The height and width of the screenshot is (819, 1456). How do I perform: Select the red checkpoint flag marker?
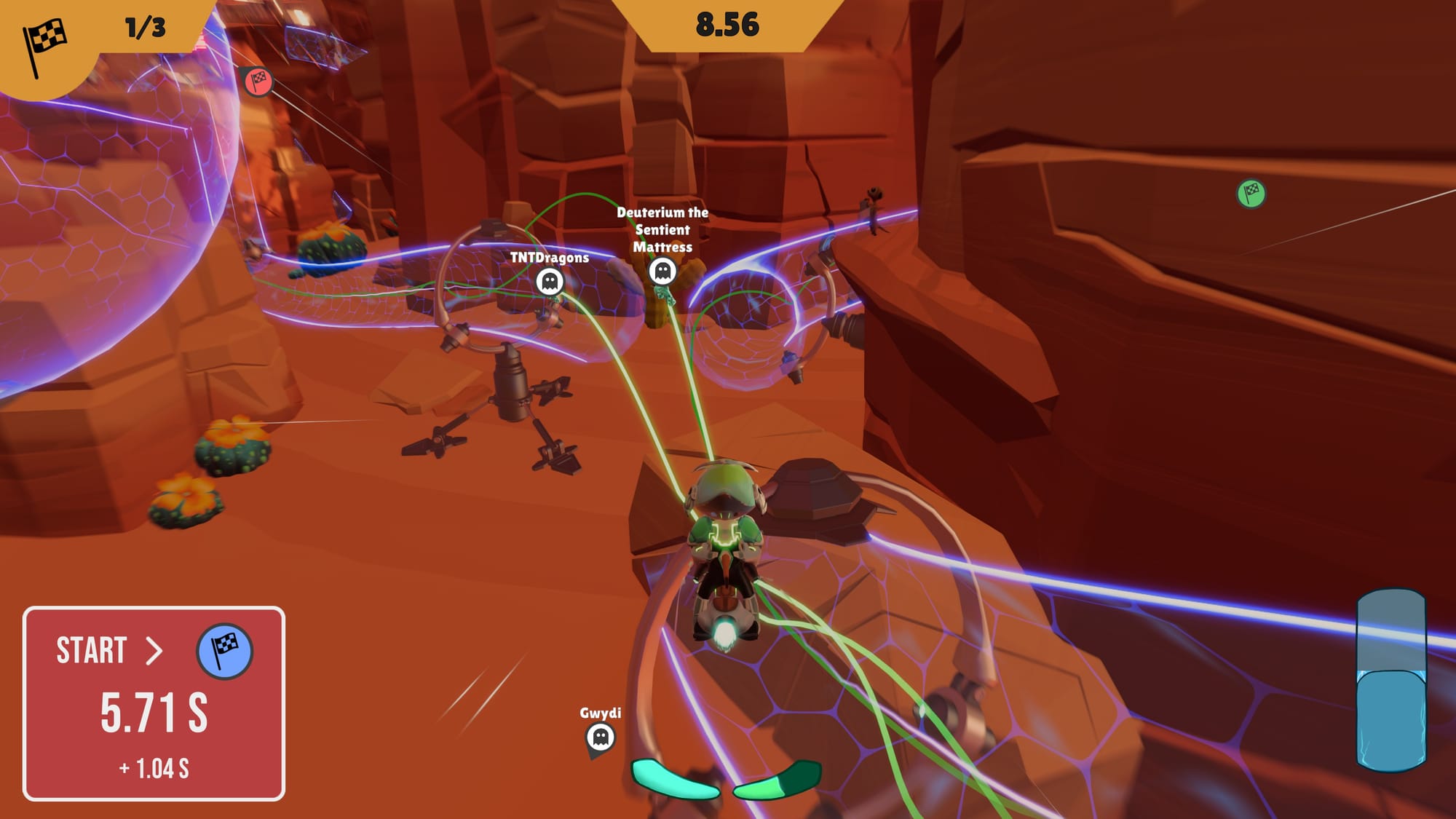pos(258,82)
